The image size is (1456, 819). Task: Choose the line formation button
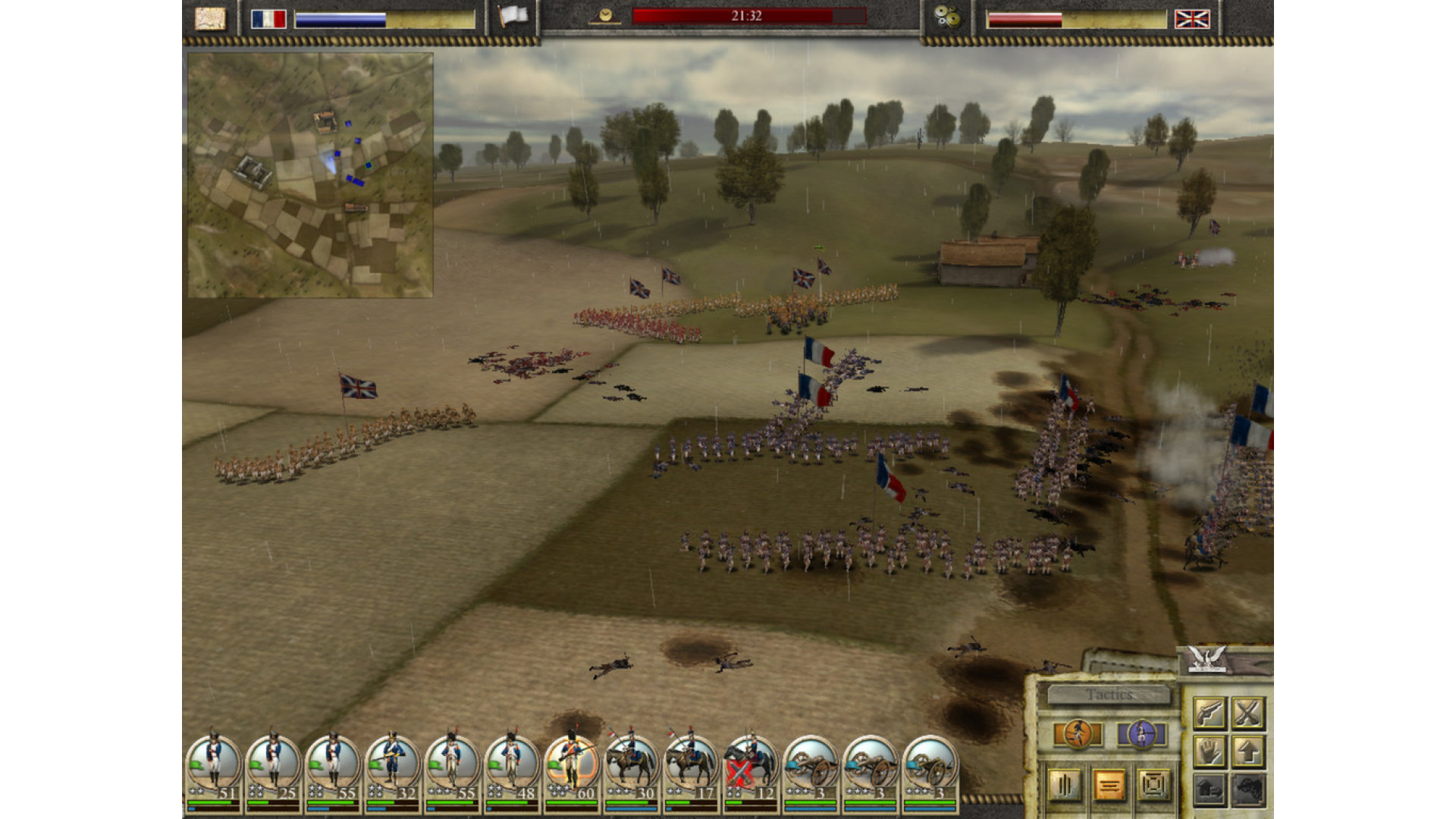[x=1109, y=785]
